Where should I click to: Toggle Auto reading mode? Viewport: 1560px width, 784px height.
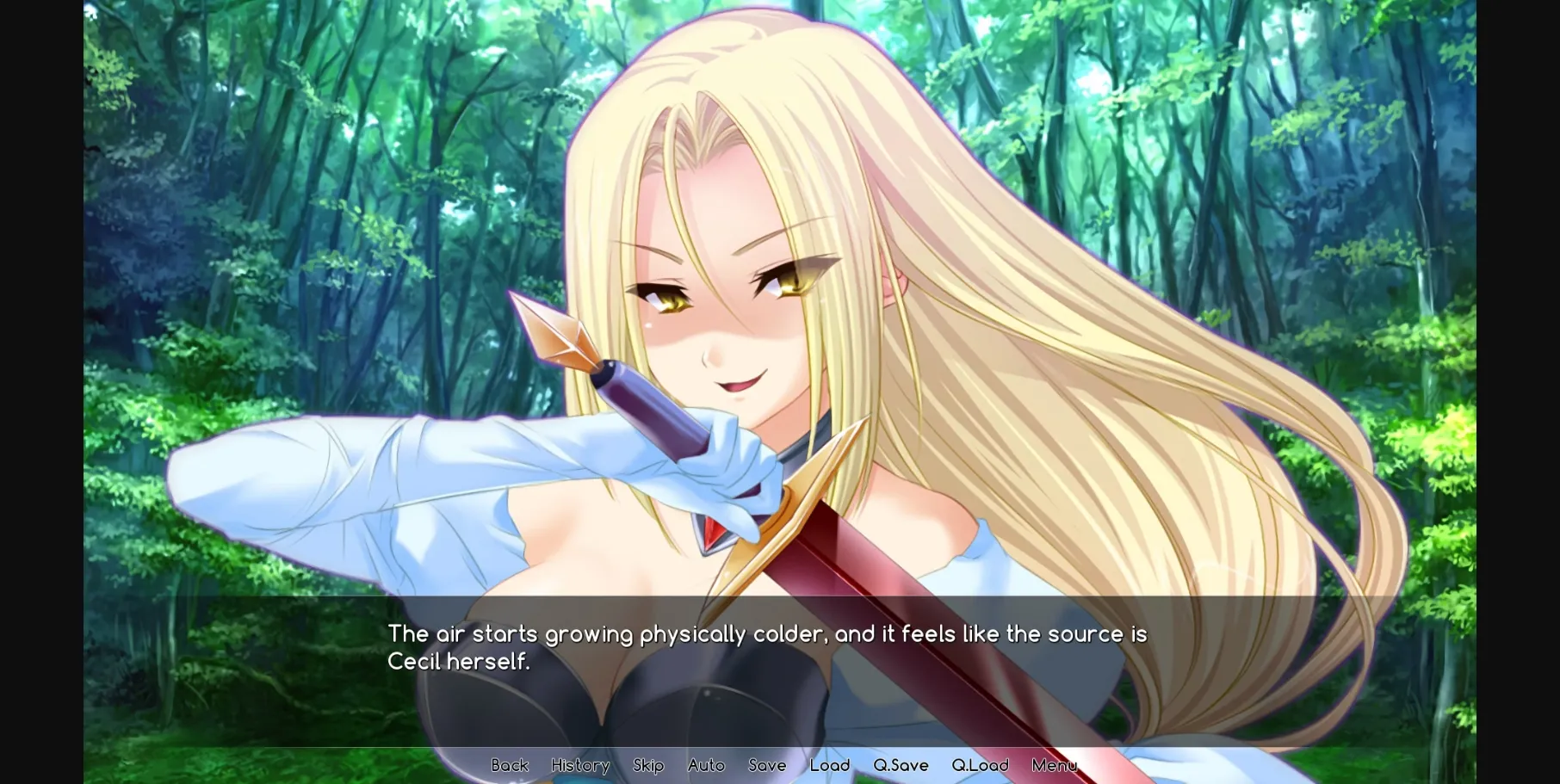(706, 765)
